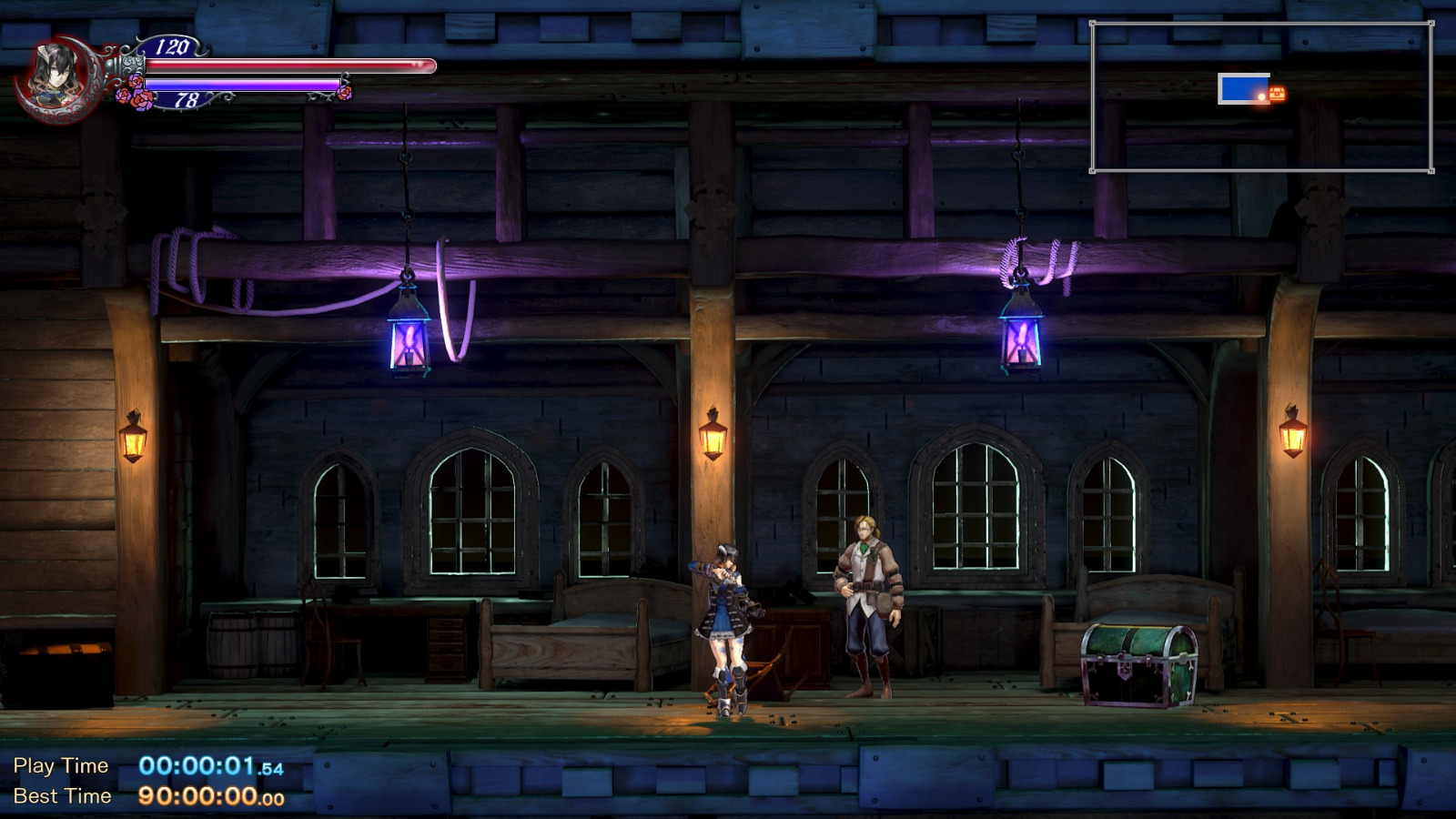Click the hanging purple lantern on the left

pos(410,341)
